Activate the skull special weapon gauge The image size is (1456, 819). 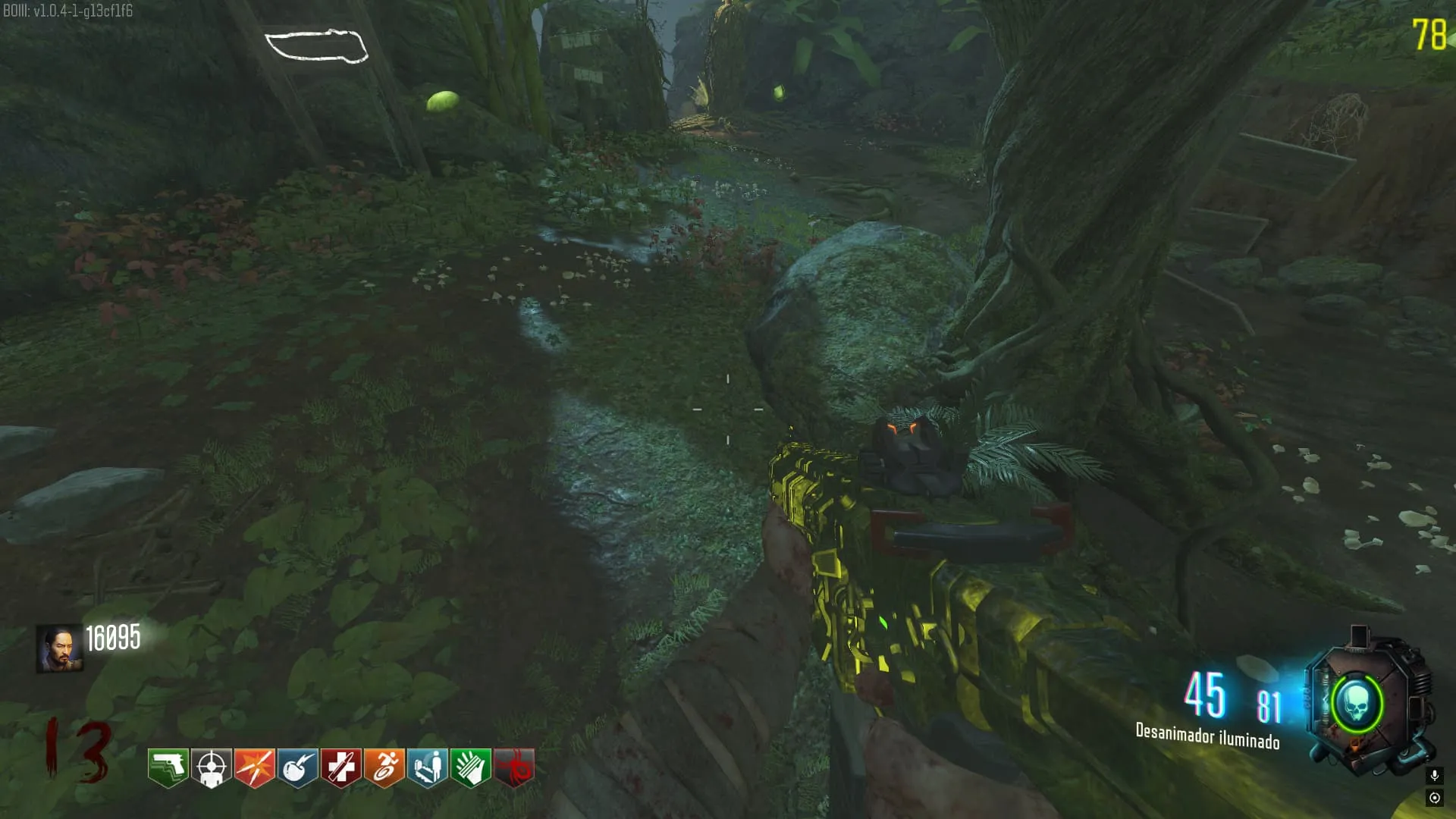click(1357, 705)
